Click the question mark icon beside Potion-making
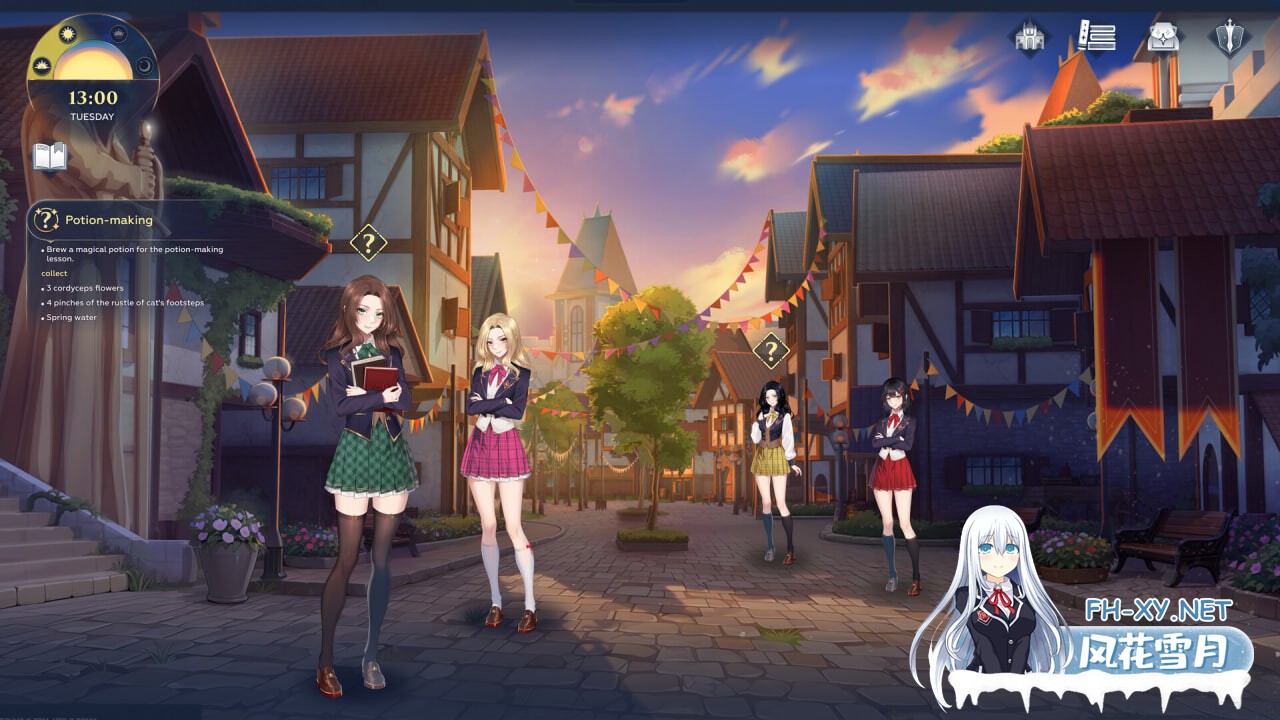Viewport: 1280px width, 720px height. (45, 220)
